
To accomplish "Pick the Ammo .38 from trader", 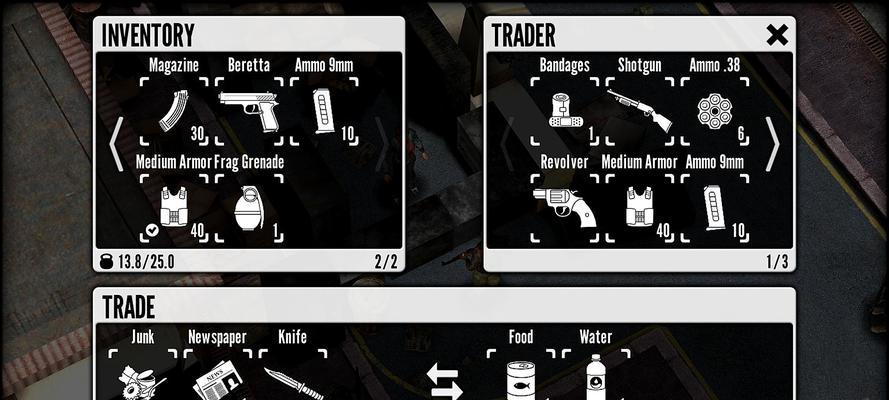I will pyautogui.click(x=714, y=110).
